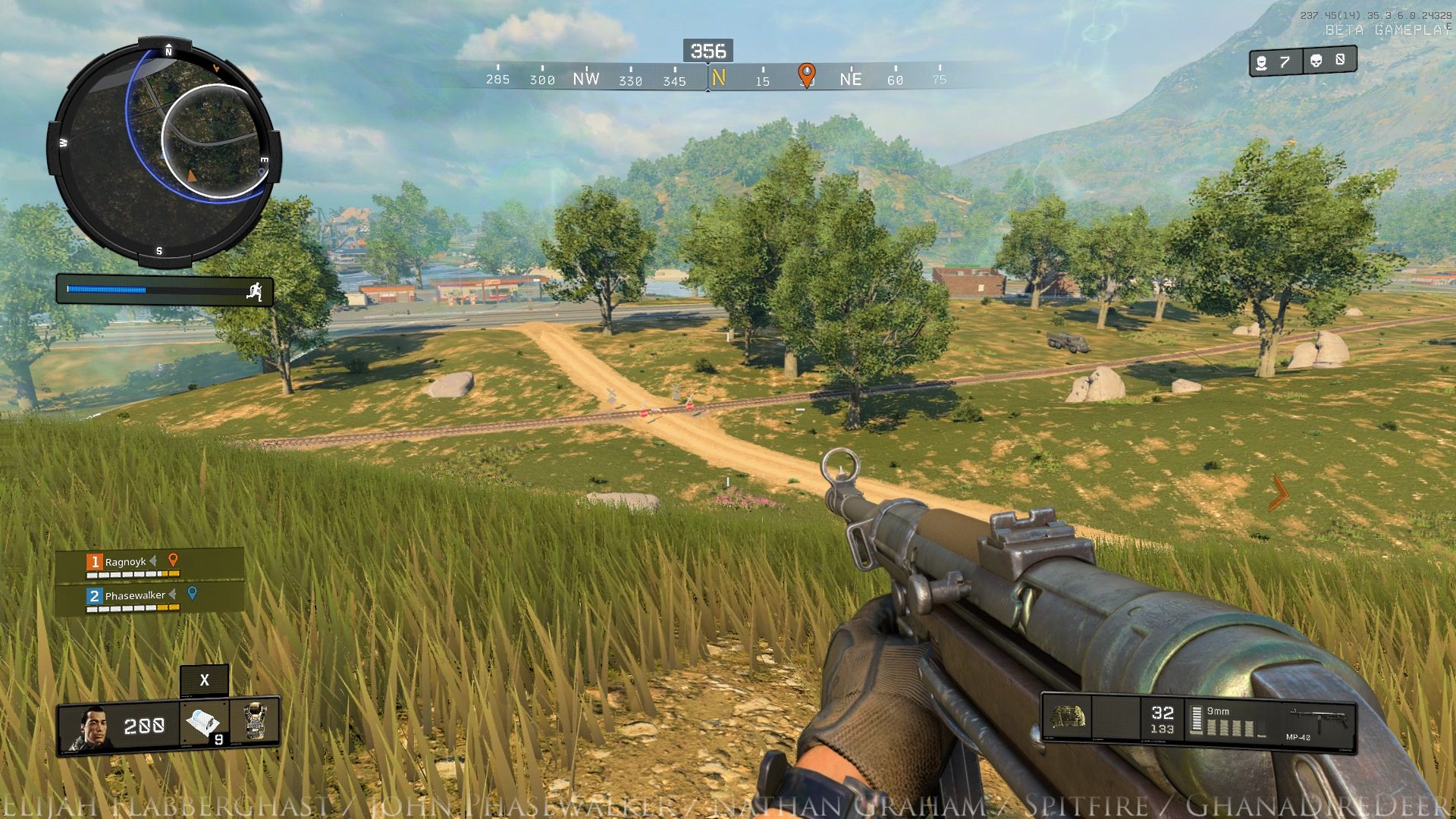Use the bandage healing item slot
The width and height of the screenshot is (1456, 819).
(x=204, y=724)
